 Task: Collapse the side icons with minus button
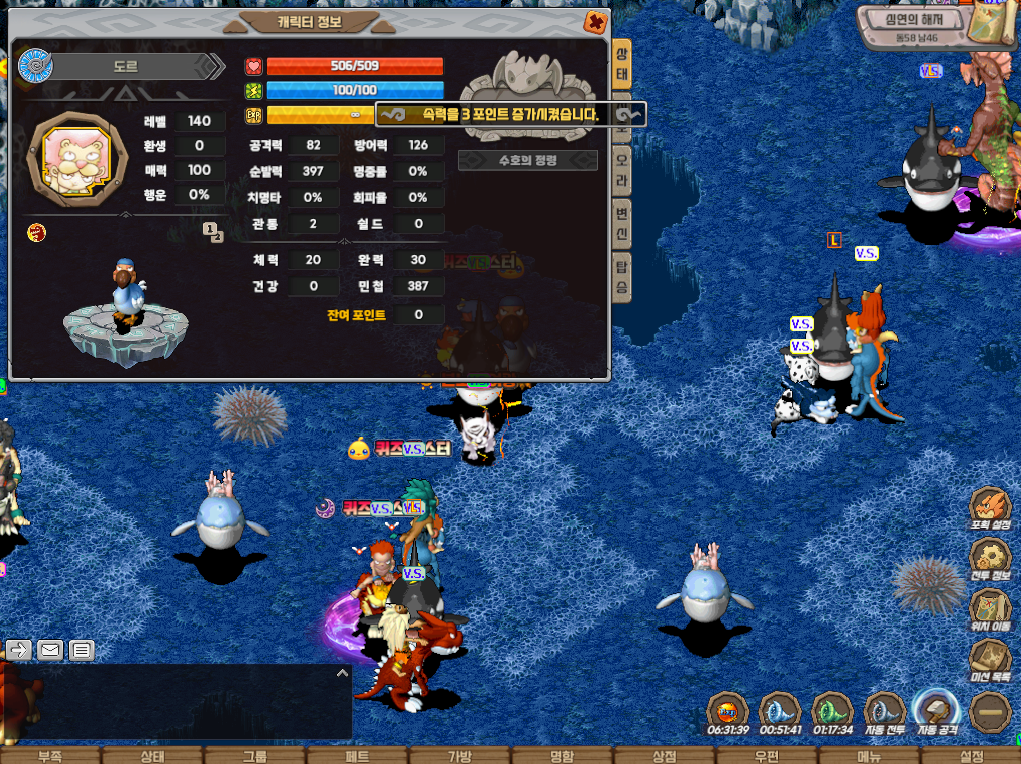[x=990, y=712]
